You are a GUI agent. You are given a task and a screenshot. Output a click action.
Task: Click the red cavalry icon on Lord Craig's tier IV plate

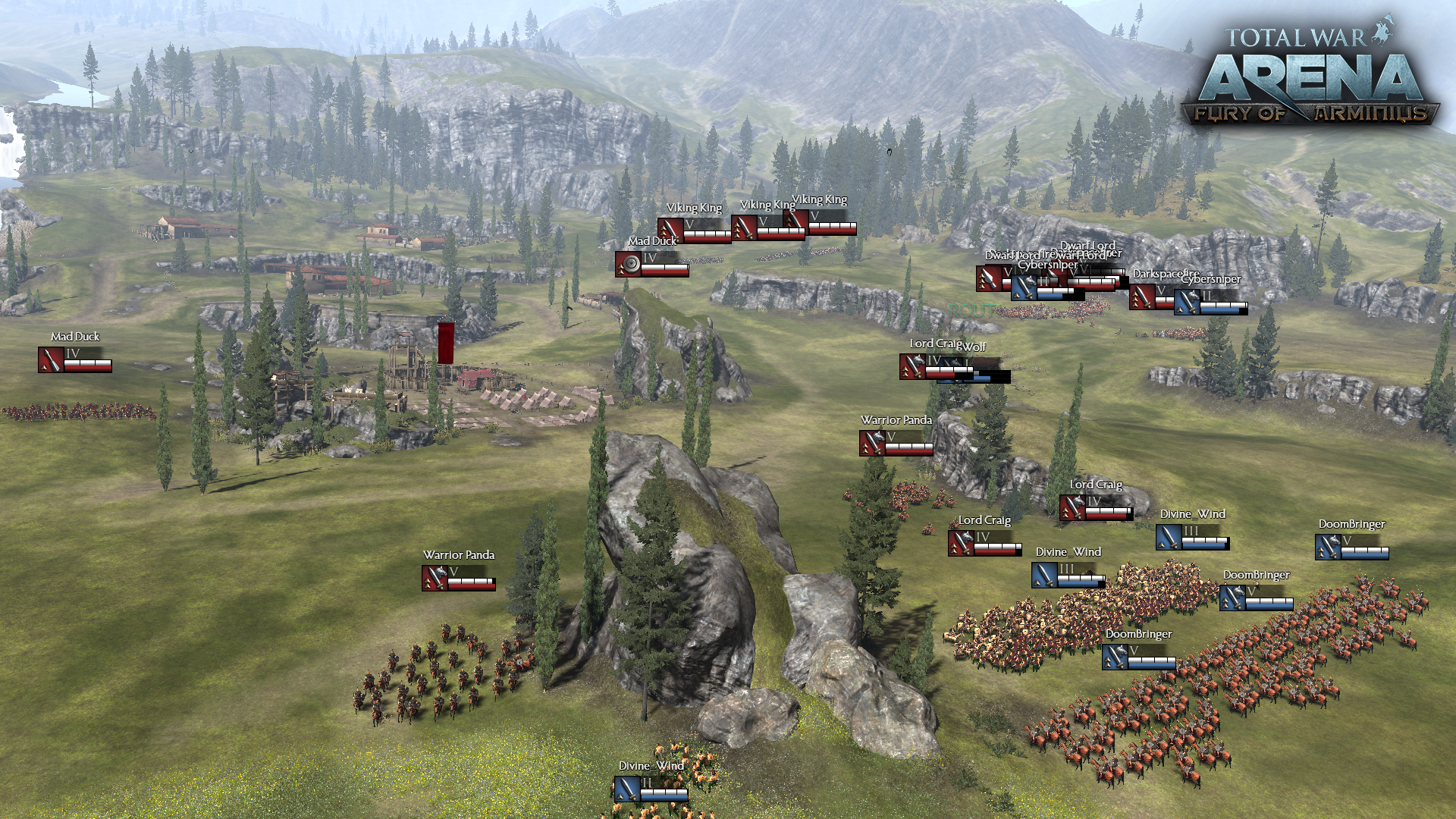(x=1074, y=507)
